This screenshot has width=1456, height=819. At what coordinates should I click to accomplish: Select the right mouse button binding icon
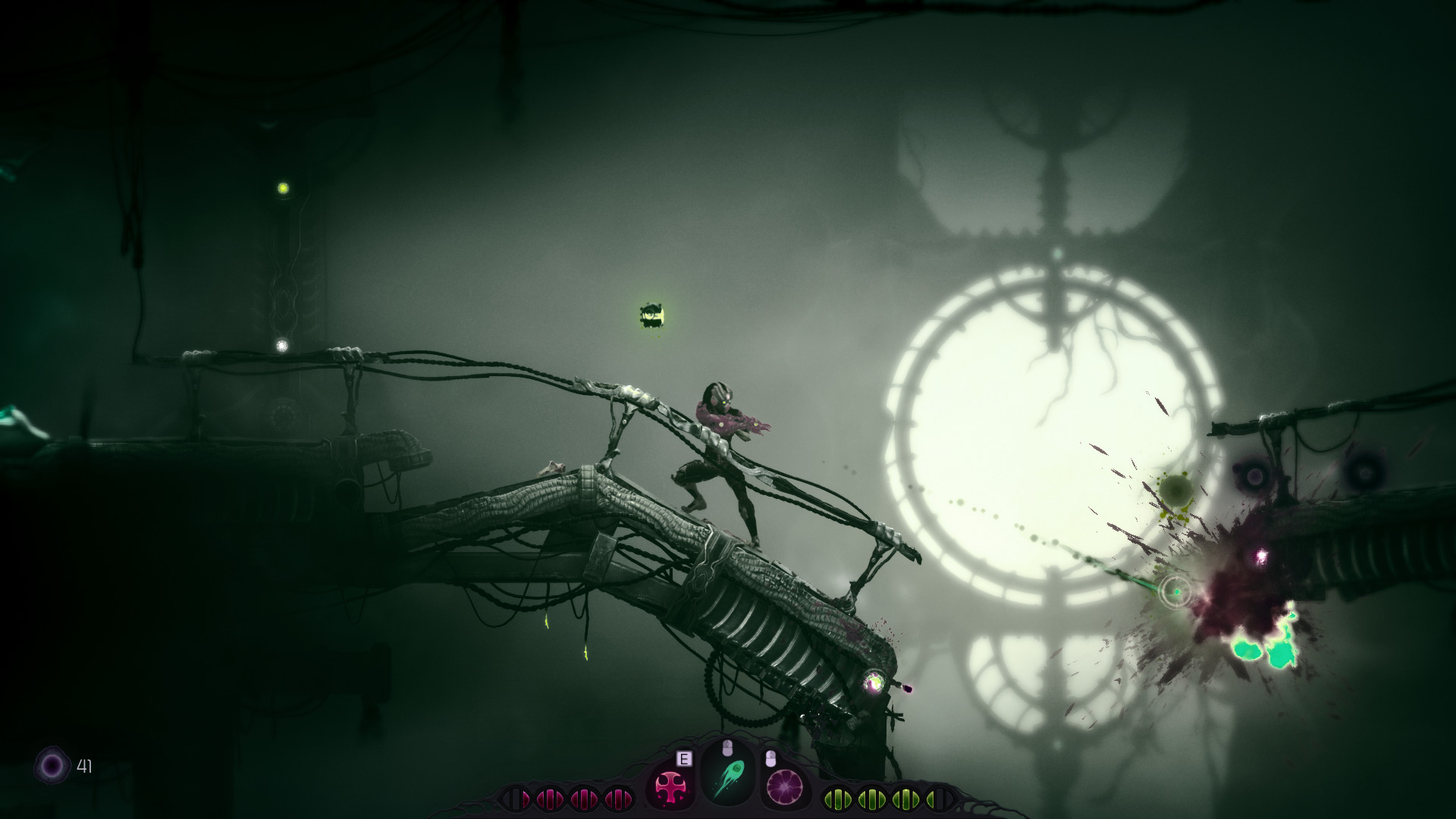pos(771,758)
